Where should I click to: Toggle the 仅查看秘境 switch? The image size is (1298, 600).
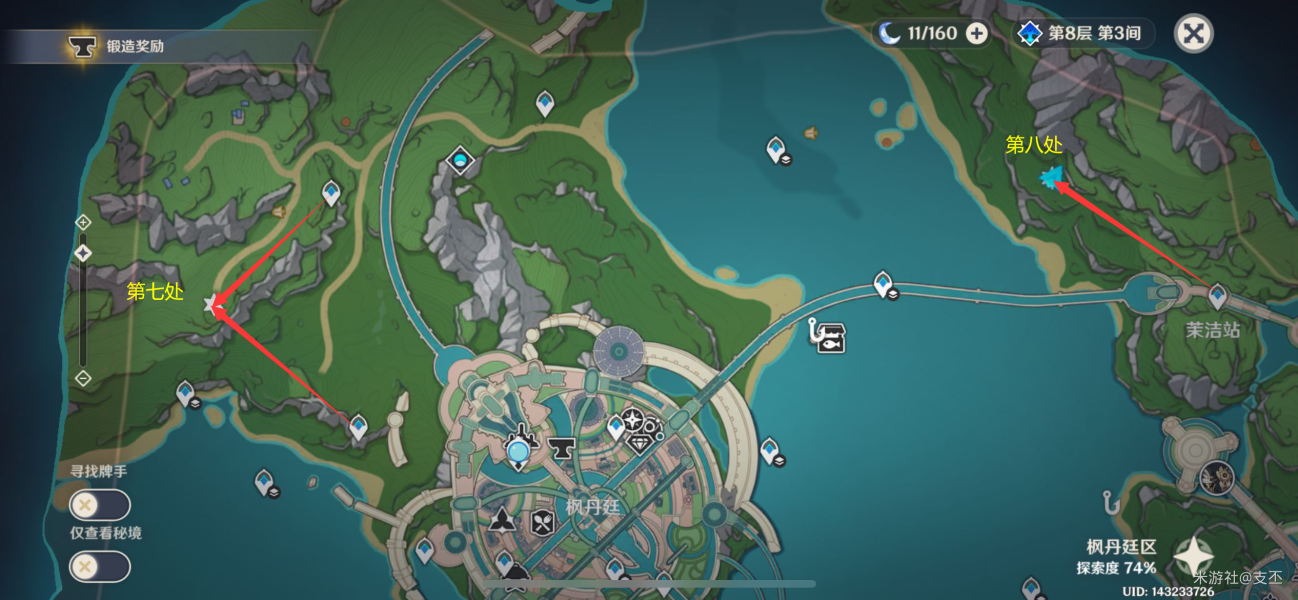(99, 567)
